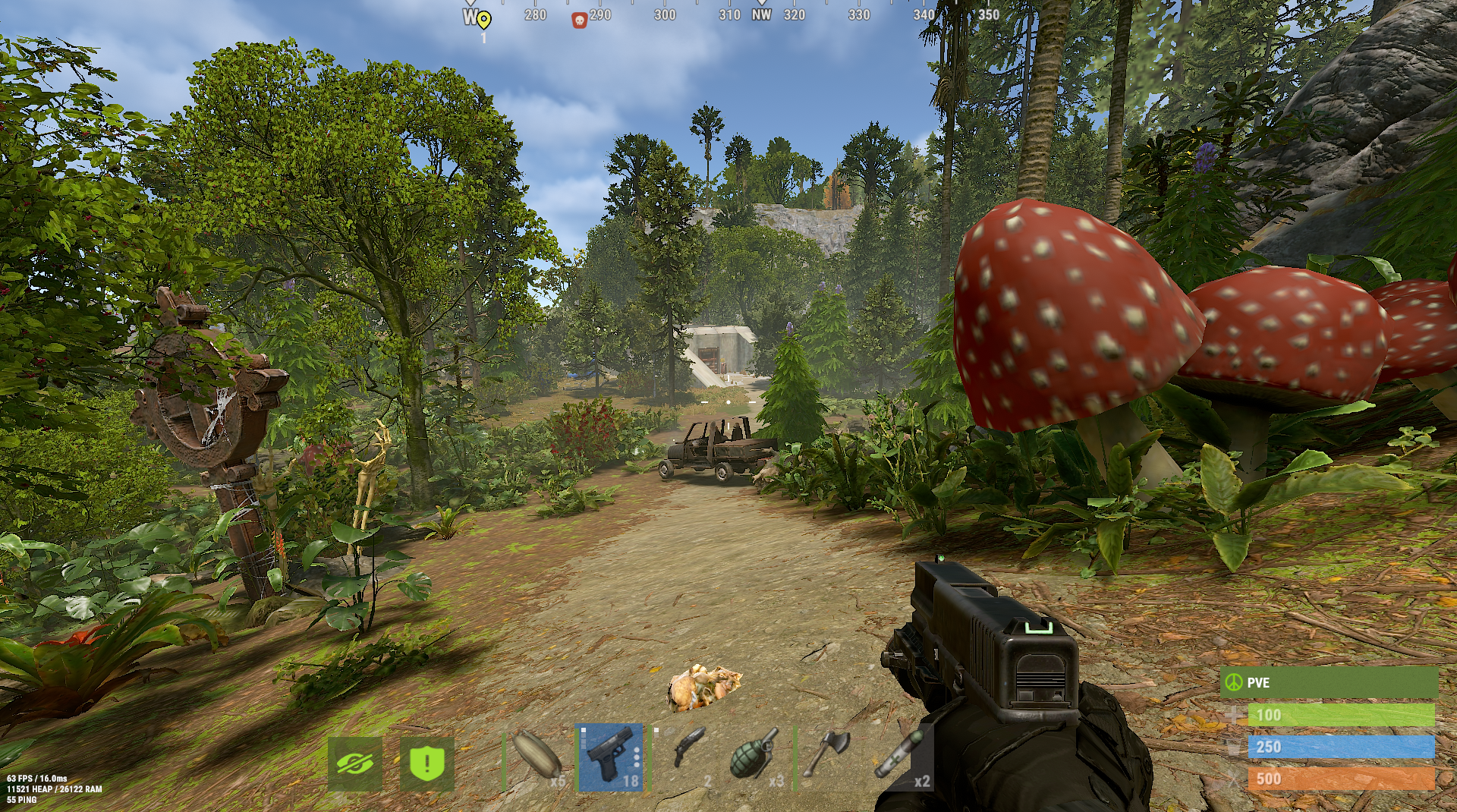Image resolution: width=1457 pixels, height=812 pixels.
Task: Click the PVE peace-sign indicator
Action: pyautogui.click(x=1233, y=682)
